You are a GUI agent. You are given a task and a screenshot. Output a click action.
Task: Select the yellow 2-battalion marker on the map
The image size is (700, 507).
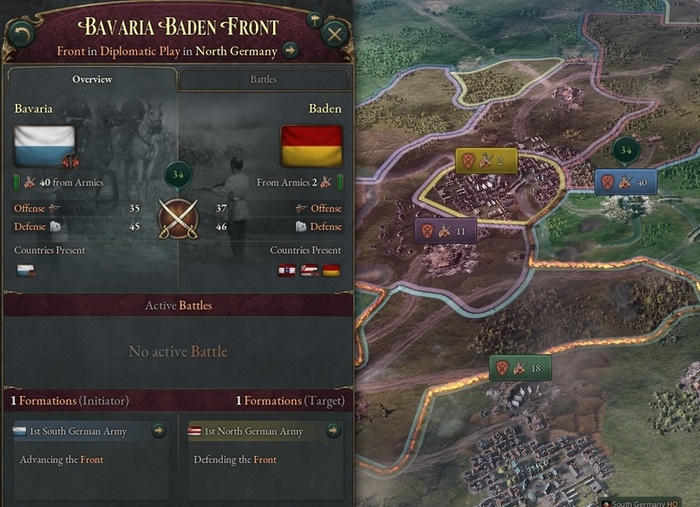(x=486, y=160)
